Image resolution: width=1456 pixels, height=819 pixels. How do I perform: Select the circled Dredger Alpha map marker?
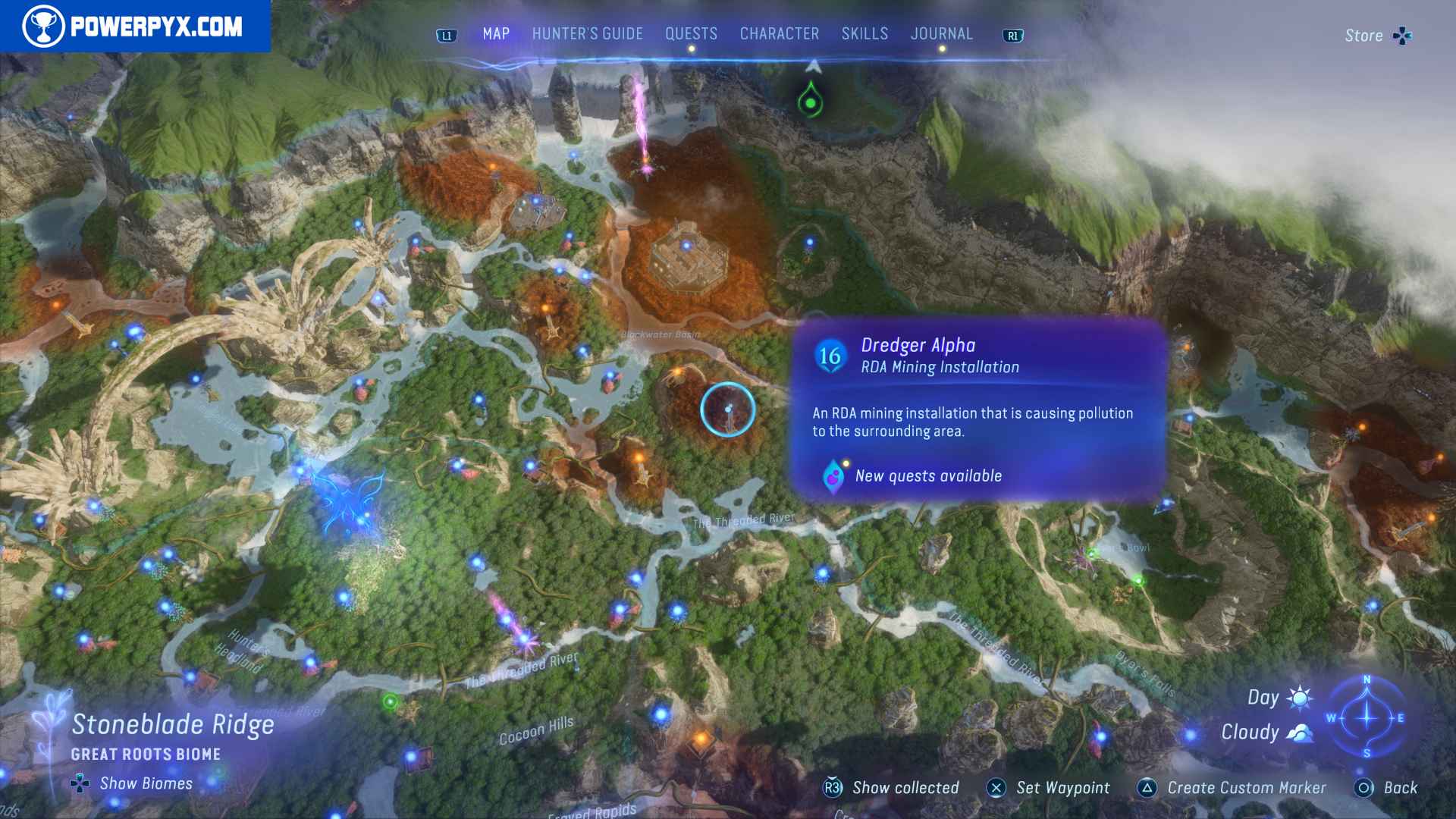point(726,409)
